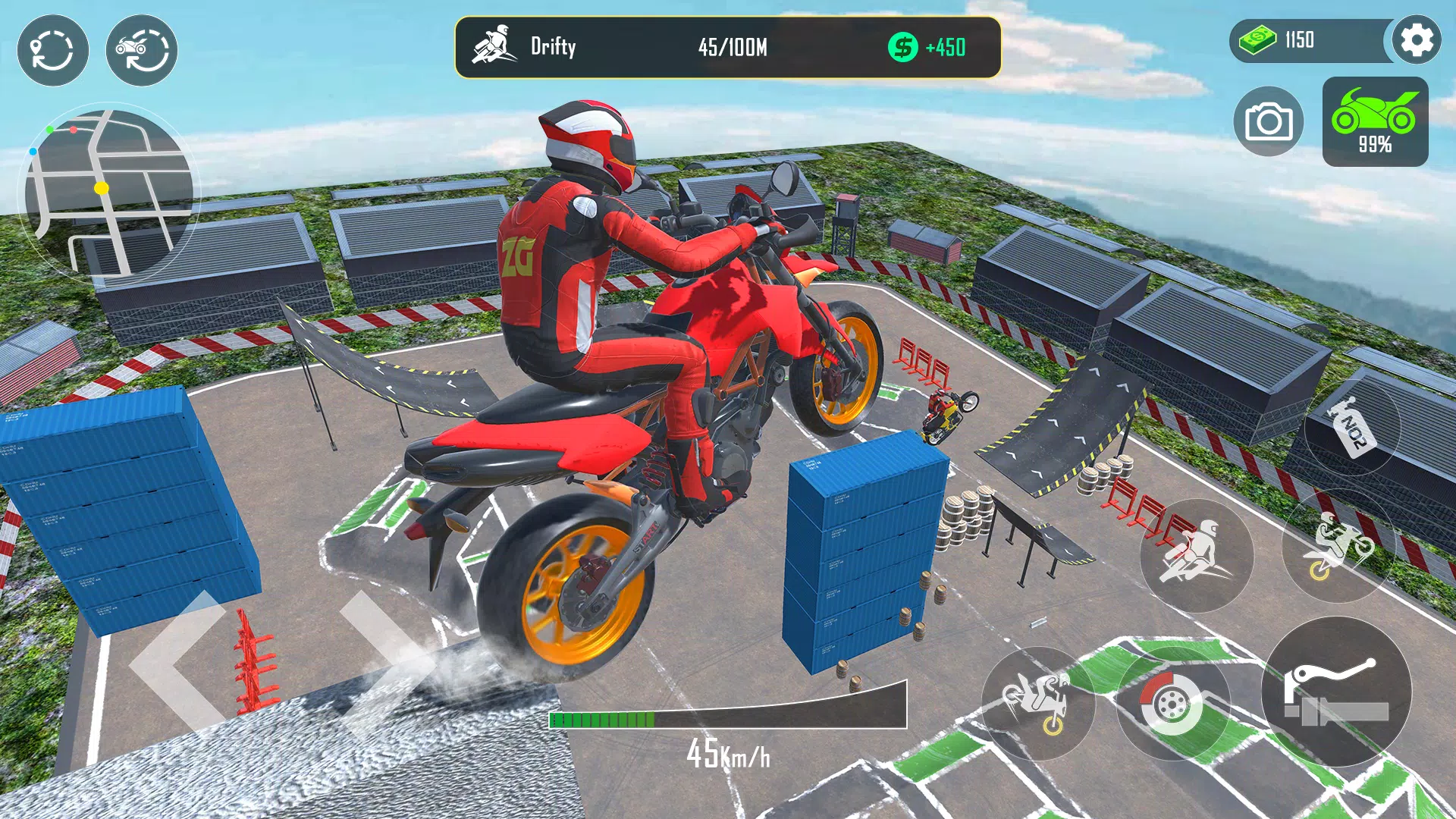Tap the checkpoint restart icon
The height and width of the screenshot is (819, 1456).
(53, 49)
